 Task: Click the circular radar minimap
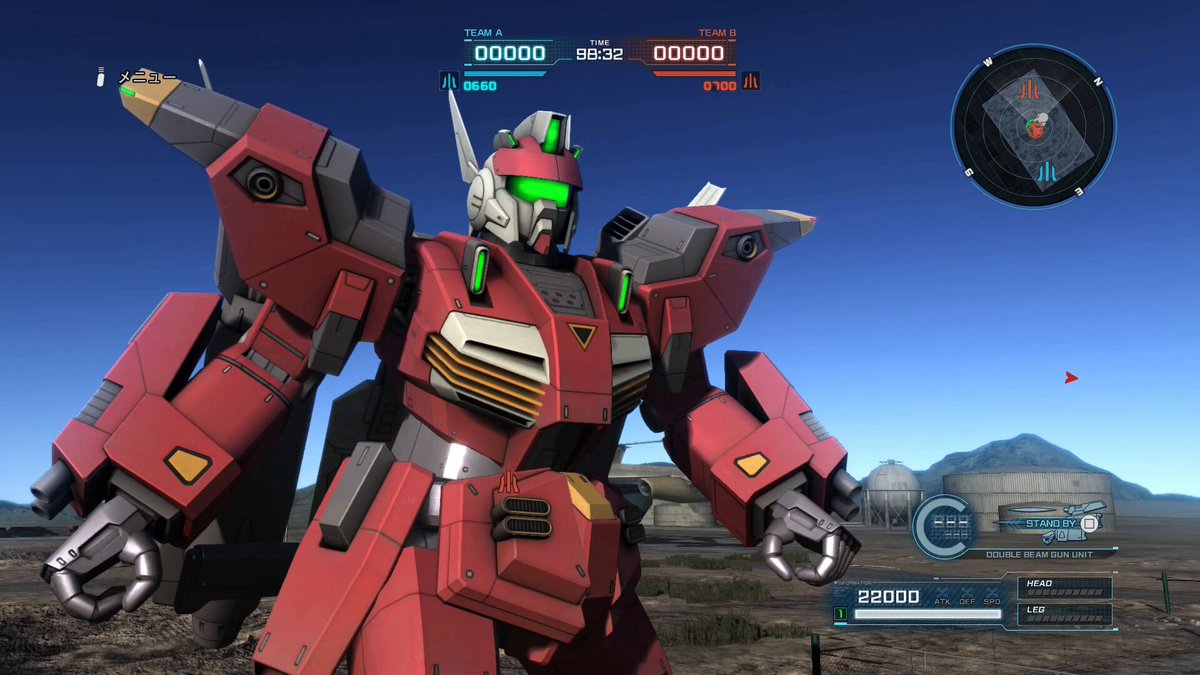coord(1033,126)
